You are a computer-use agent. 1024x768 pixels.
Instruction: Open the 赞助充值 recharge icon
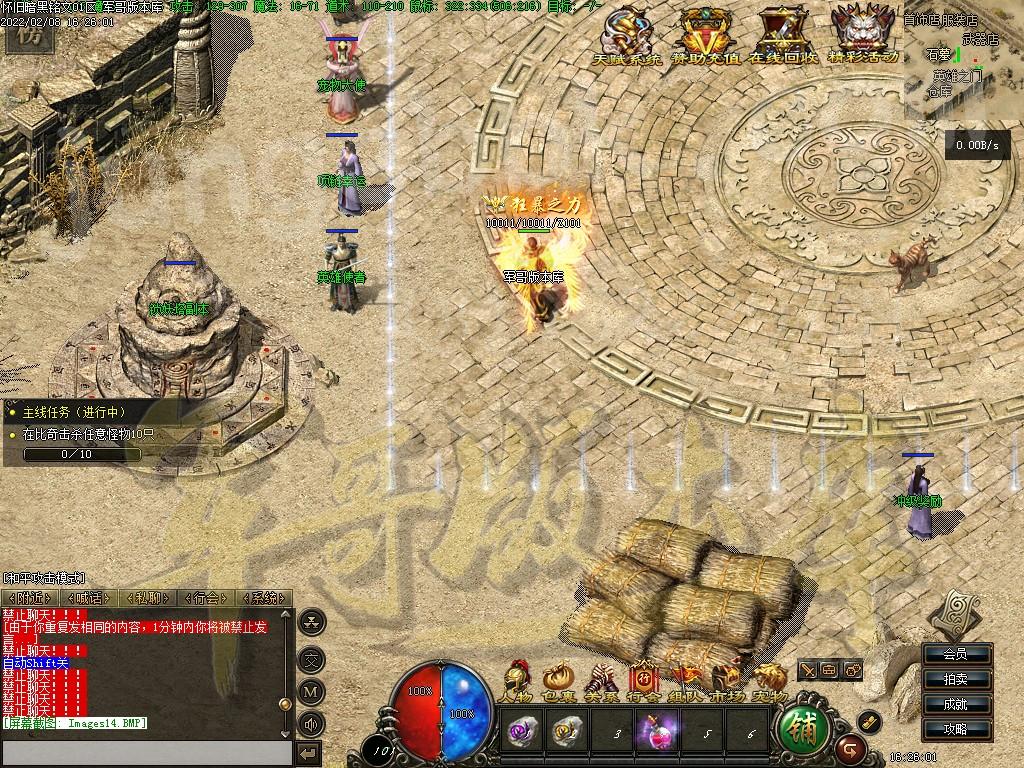(705, 33)
